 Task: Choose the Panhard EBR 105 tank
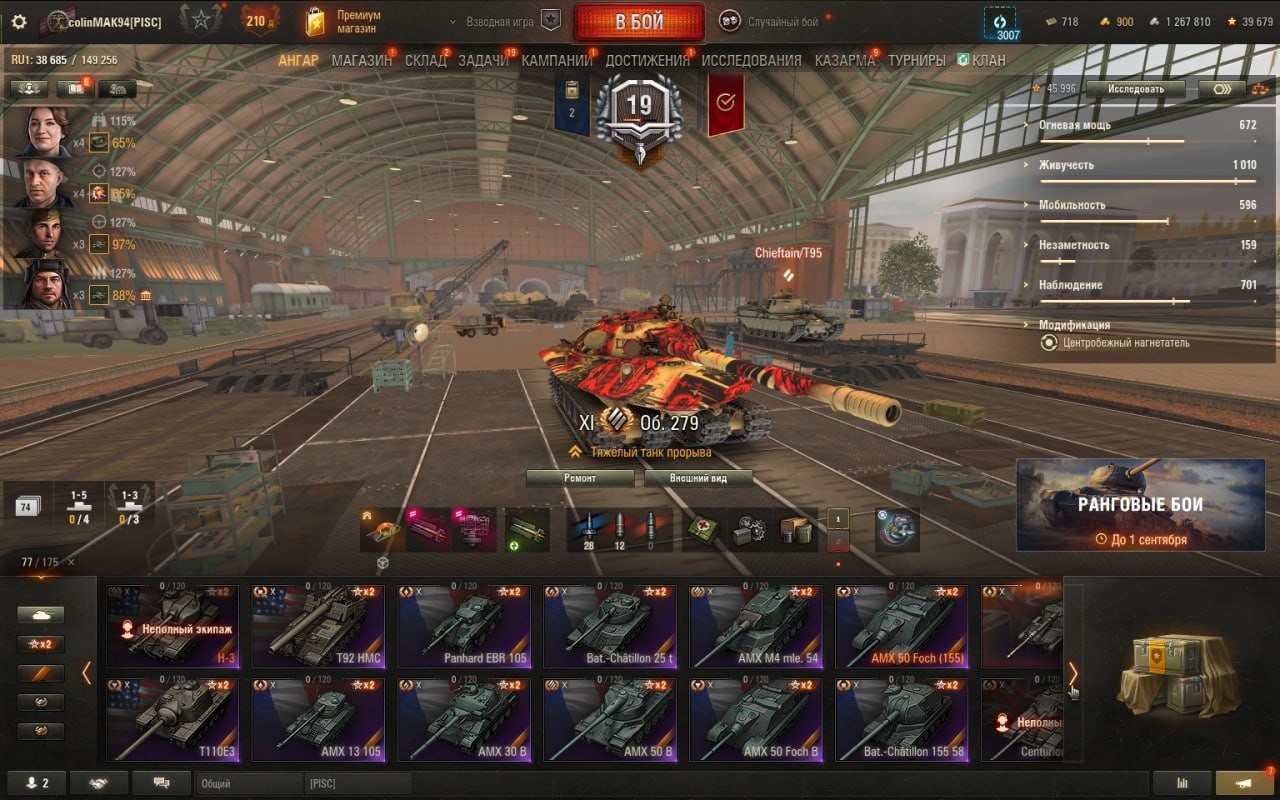463,626
